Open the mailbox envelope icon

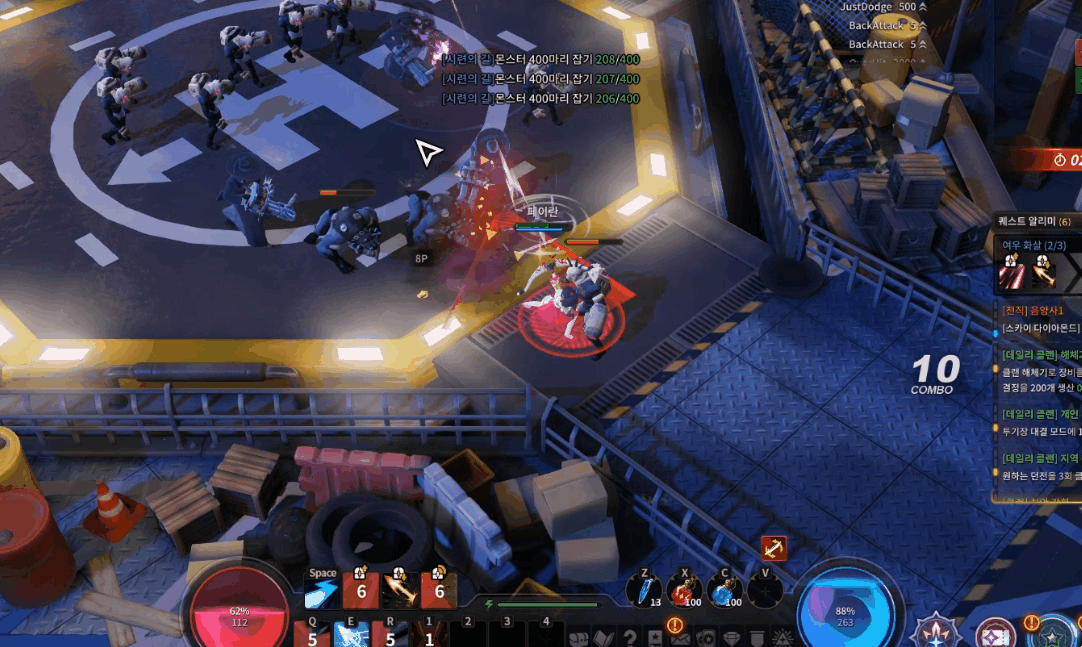(680, 638)
